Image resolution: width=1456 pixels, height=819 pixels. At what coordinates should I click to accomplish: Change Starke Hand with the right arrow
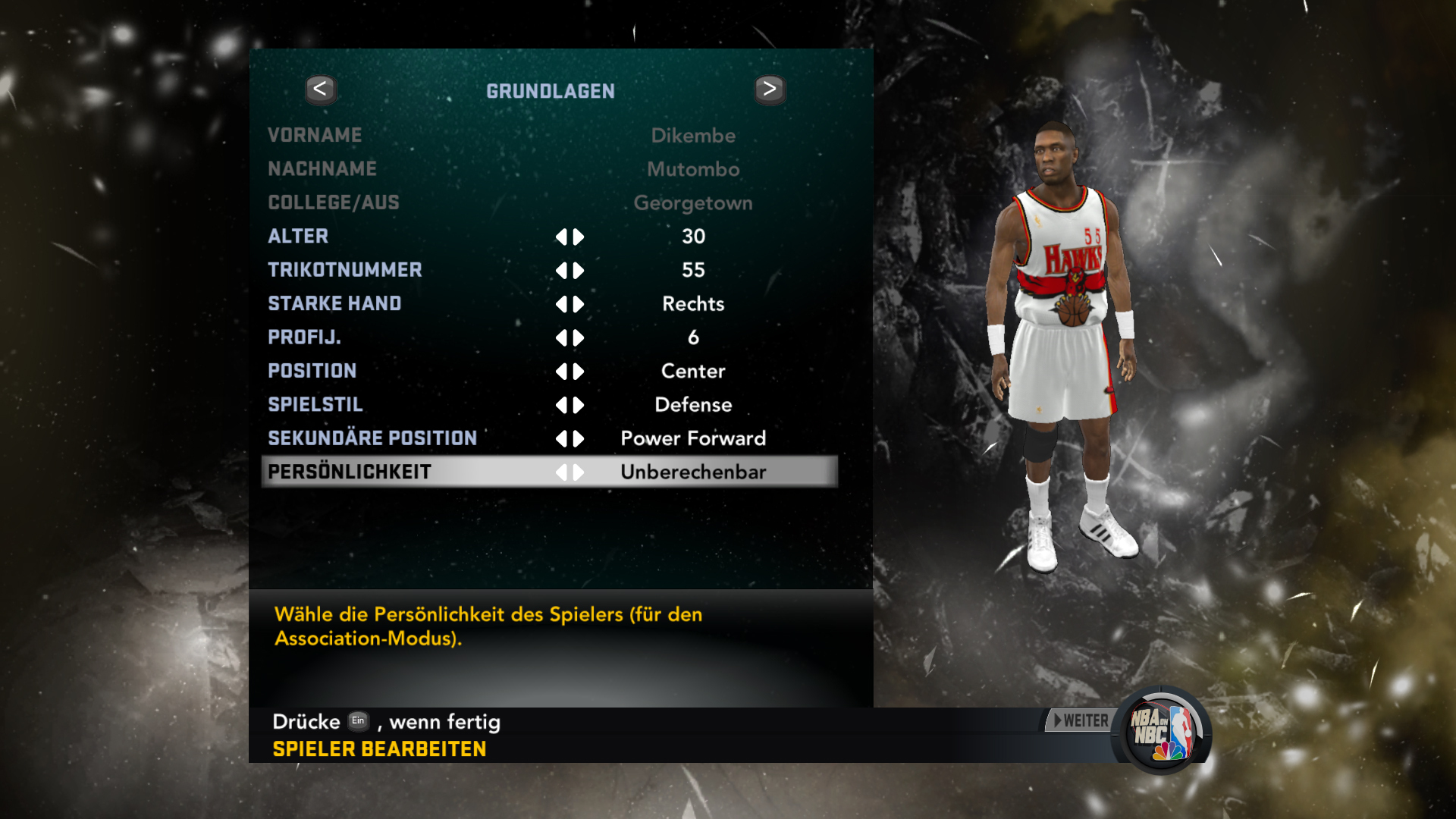(x=579, y=305)
